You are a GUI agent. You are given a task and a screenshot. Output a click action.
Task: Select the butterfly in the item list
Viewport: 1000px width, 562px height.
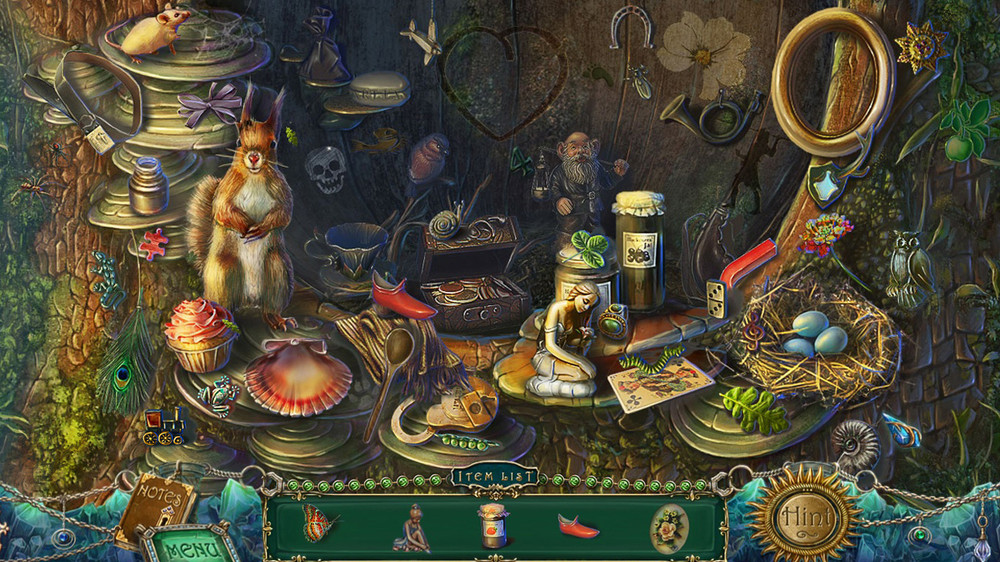coord(319,523)
